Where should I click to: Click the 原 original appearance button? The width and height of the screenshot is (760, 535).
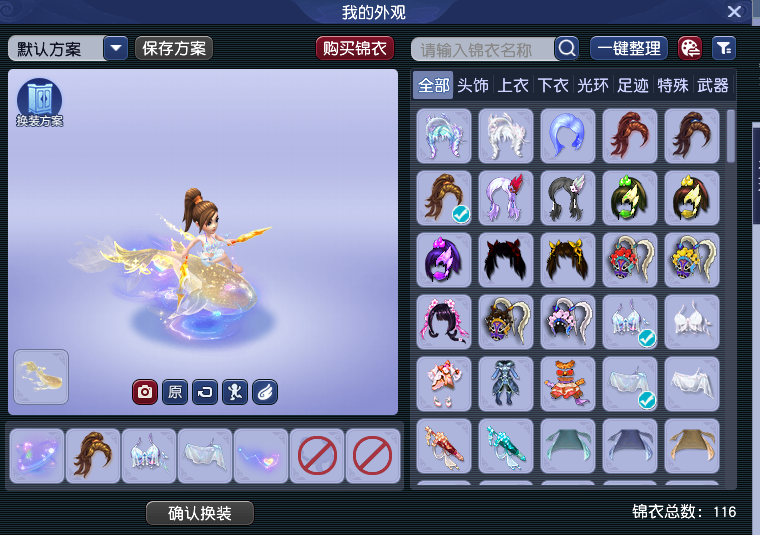pyautogui.click(x=175, y=392)
